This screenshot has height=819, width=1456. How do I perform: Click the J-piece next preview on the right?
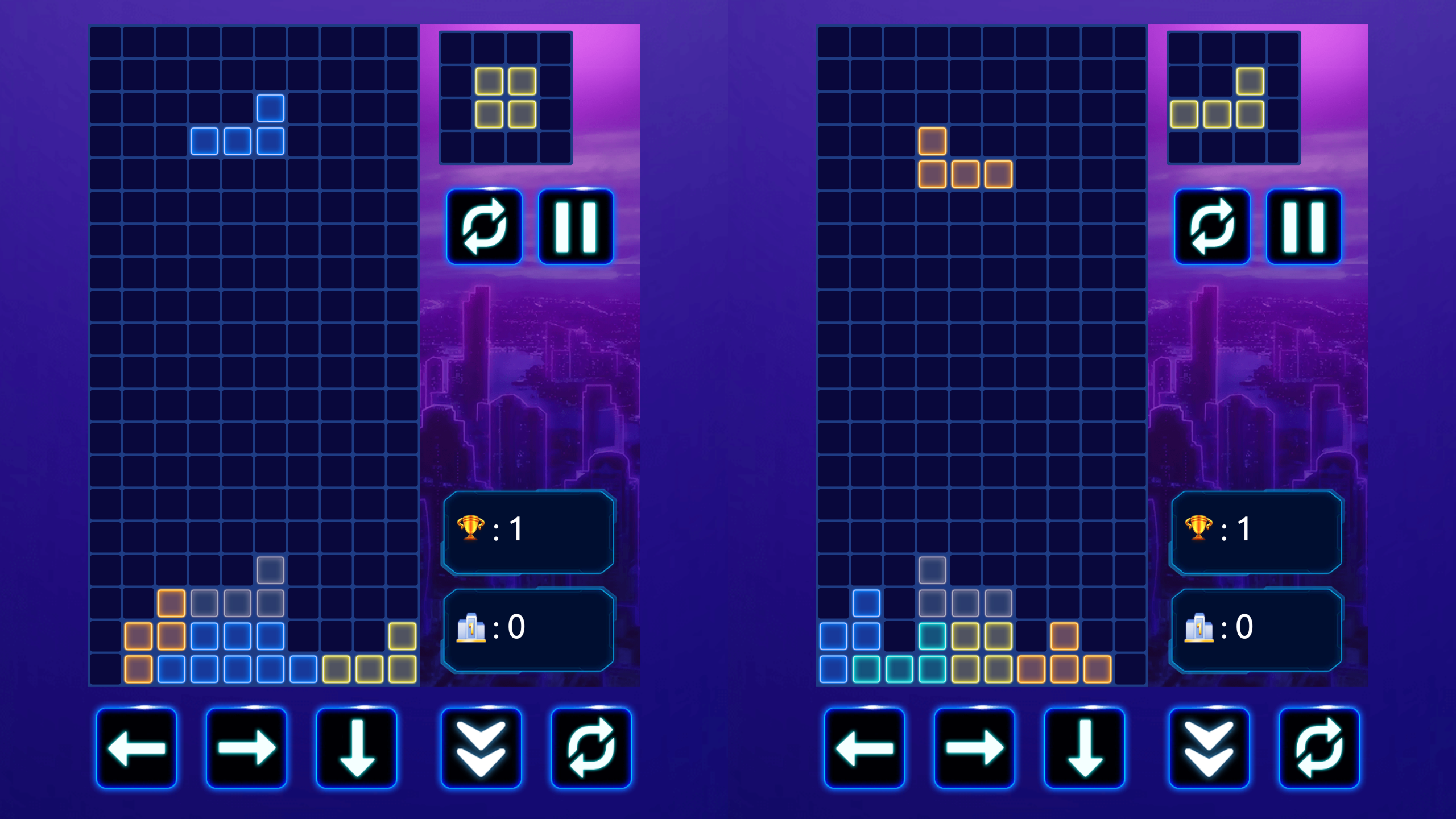[1233, 97]
